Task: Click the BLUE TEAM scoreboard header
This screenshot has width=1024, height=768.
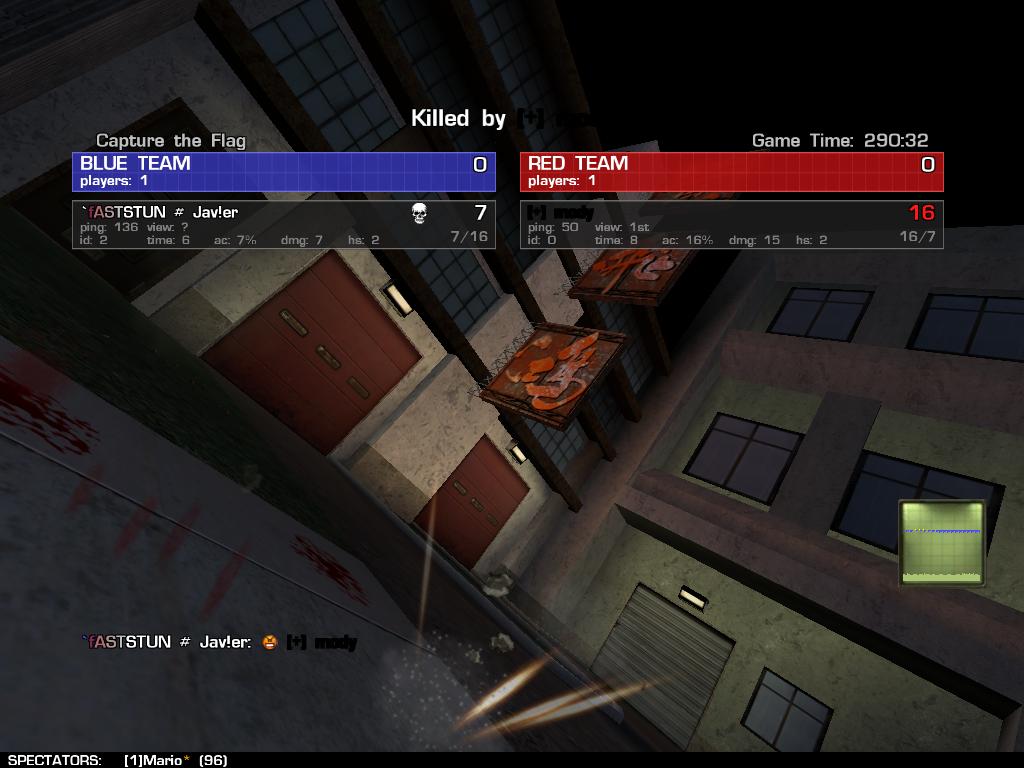Action: point(284,171)
